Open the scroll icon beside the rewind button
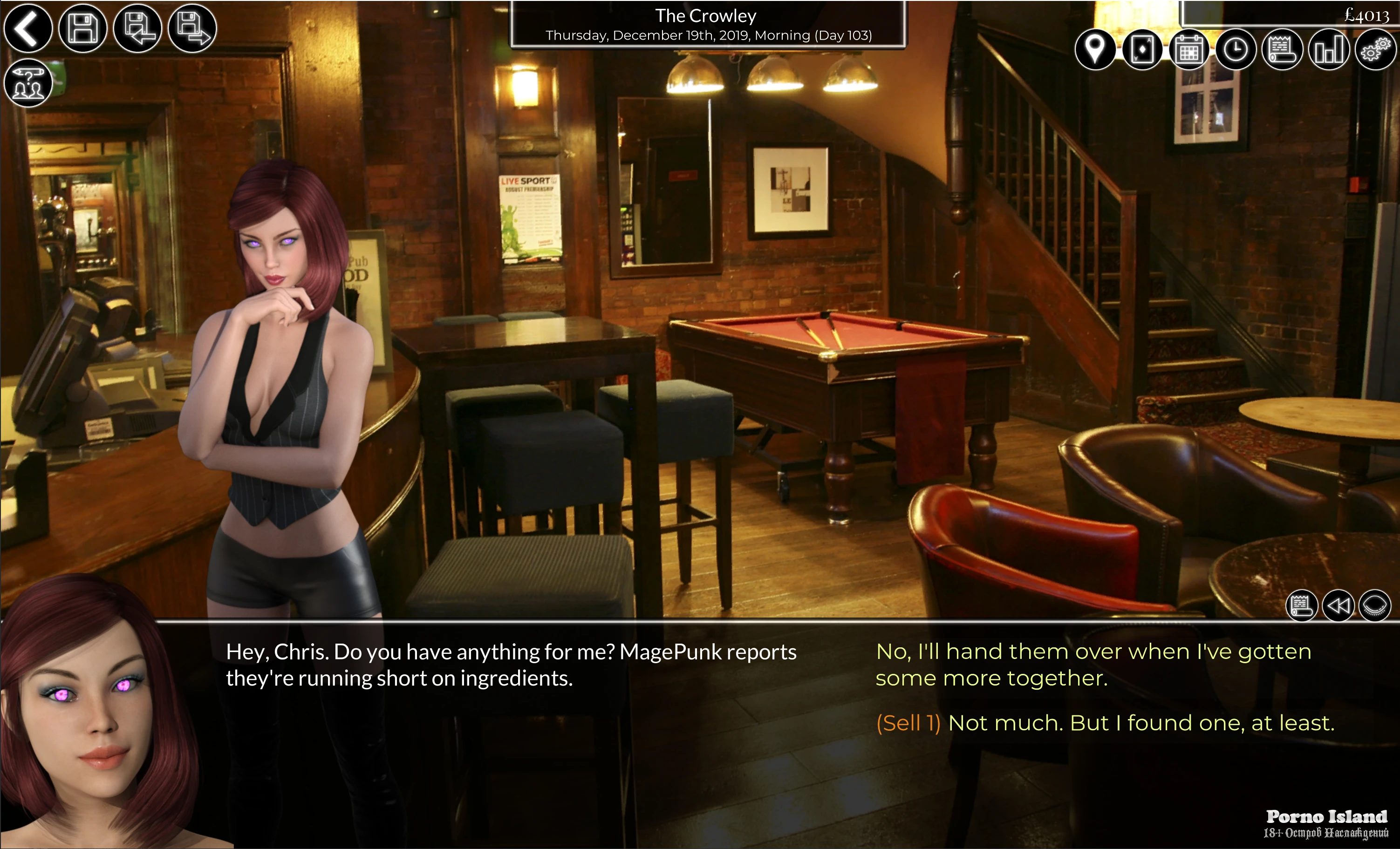This screenshot has width=1400, height=849. [x=1301, y=605]
